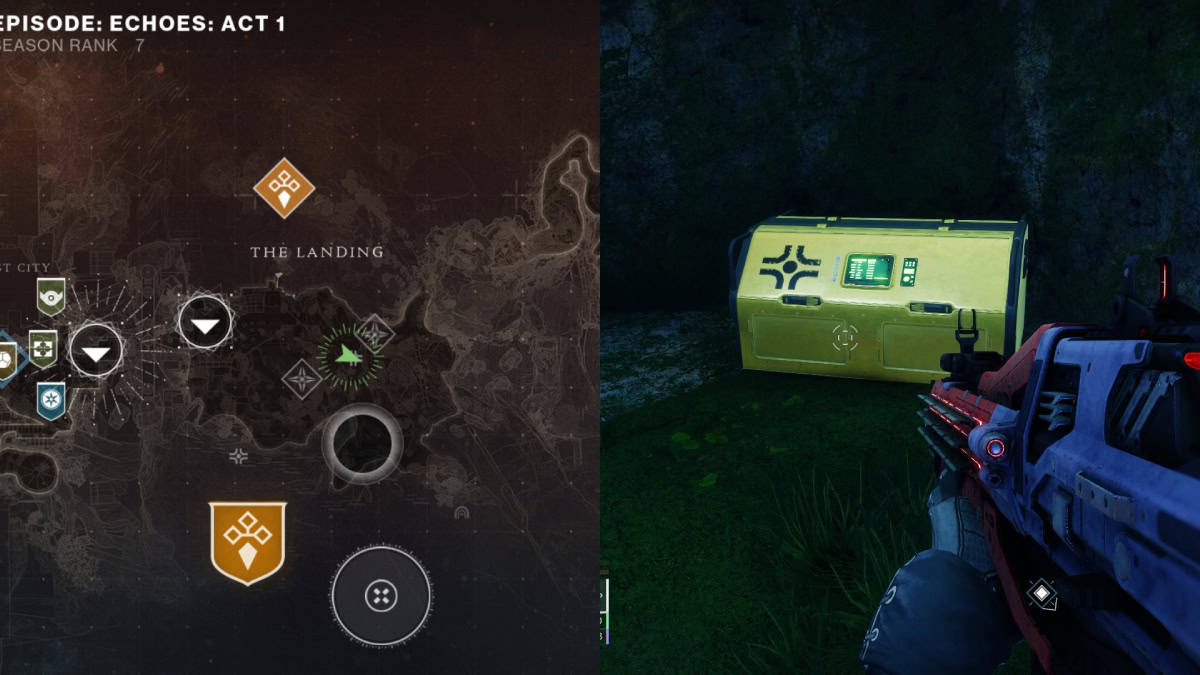Viewport: 1200px width, 675px height.
Task: Open the orange shield quest banner
Action: (248, 541)
